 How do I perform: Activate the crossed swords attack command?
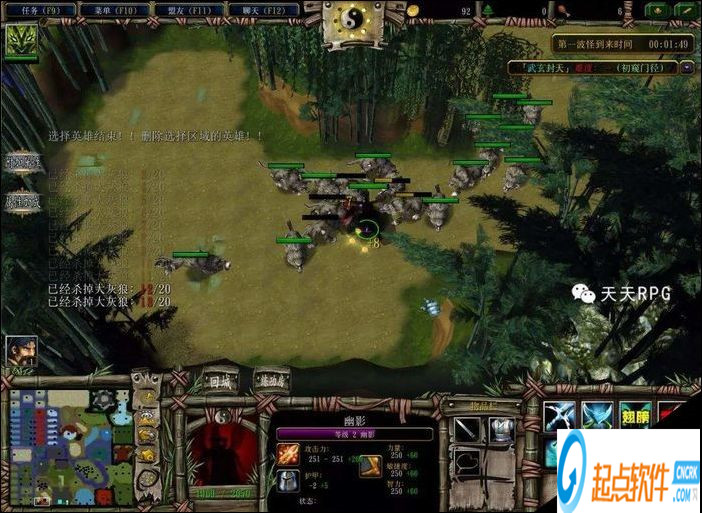pos(560,417)
